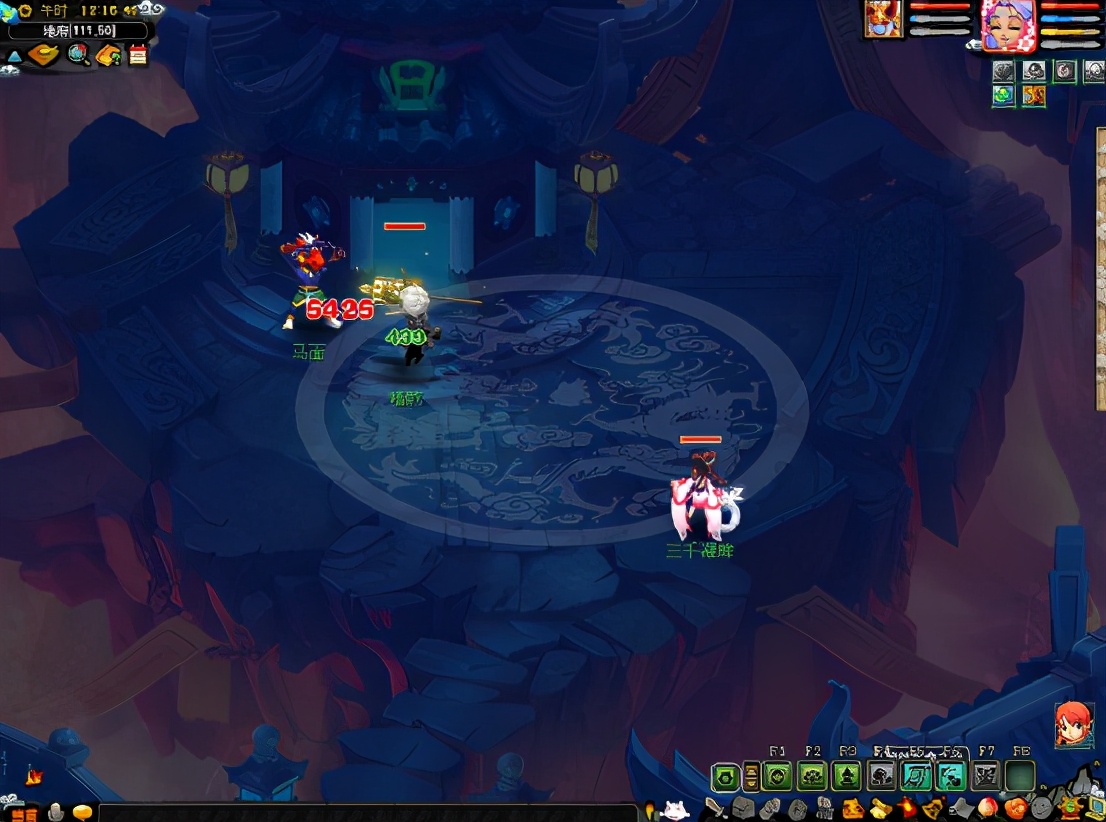Viewport: 1106px width, 822px height.
Task: Collapse the top-left panel with blue triangle
Action: [13, 56]
